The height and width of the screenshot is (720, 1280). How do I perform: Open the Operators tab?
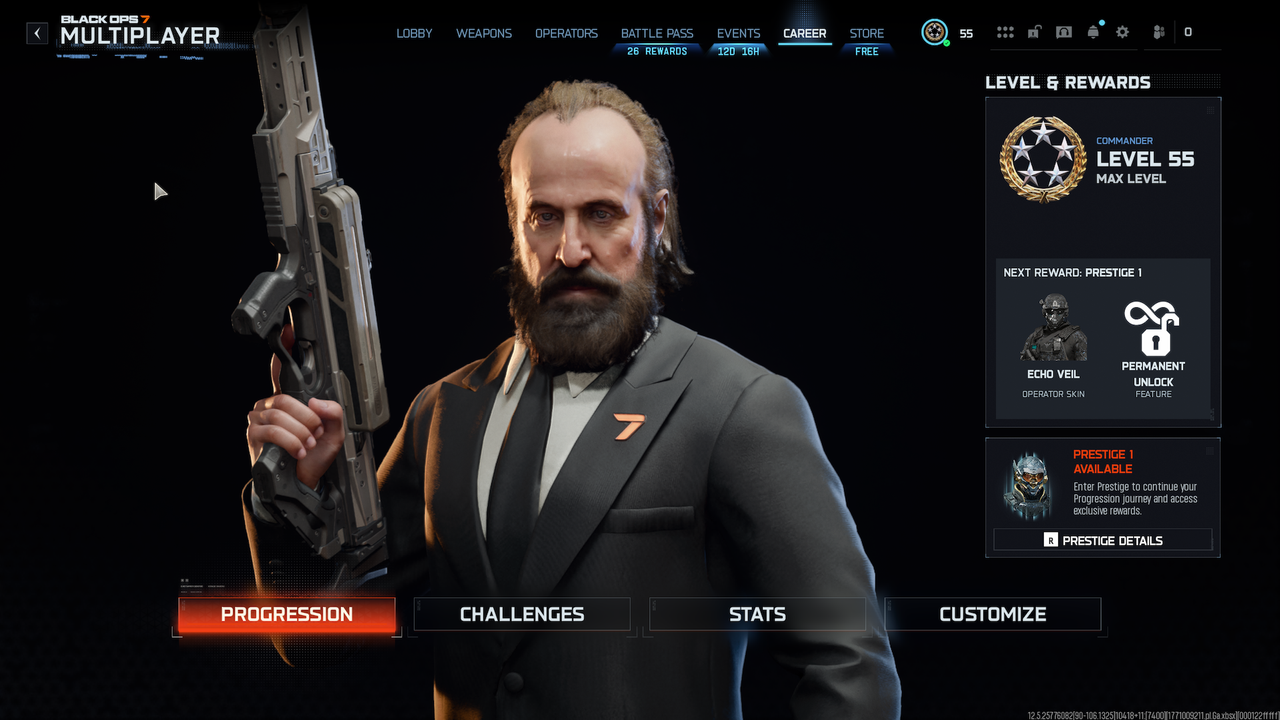566,33
